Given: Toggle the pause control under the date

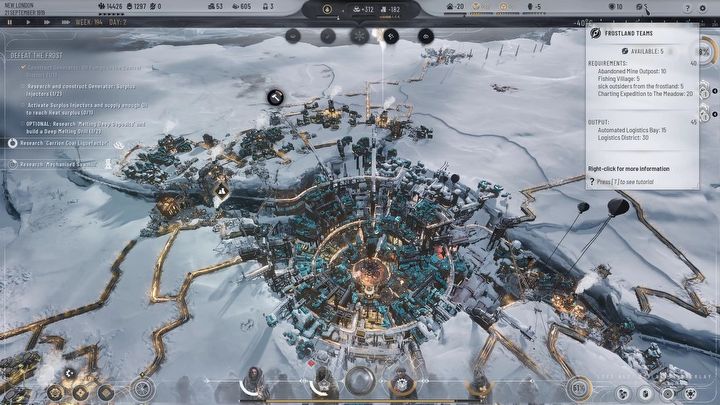Looking at the screenshot, I should 11,21.
